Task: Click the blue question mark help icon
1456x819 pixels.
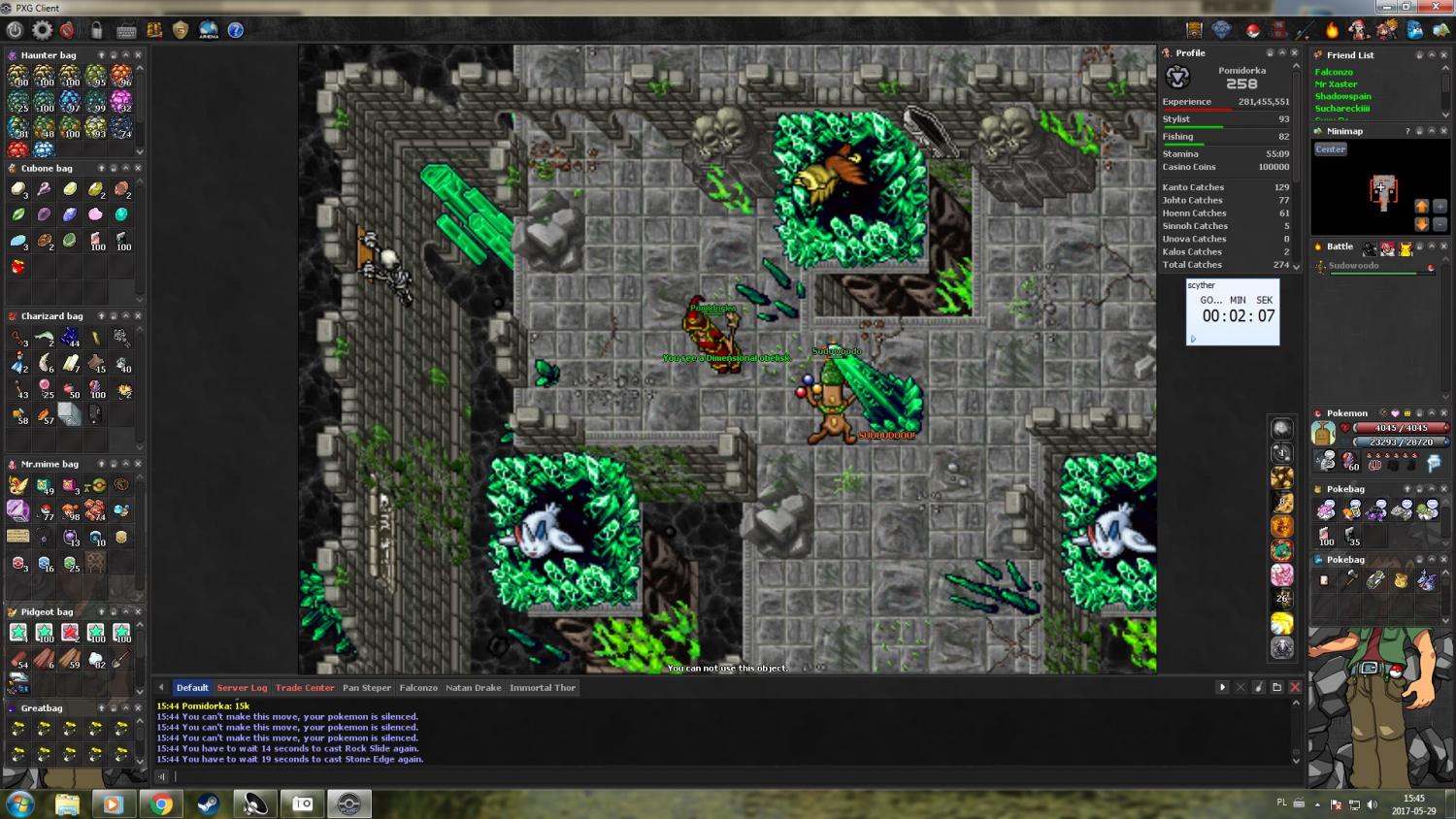Action: 235,30
